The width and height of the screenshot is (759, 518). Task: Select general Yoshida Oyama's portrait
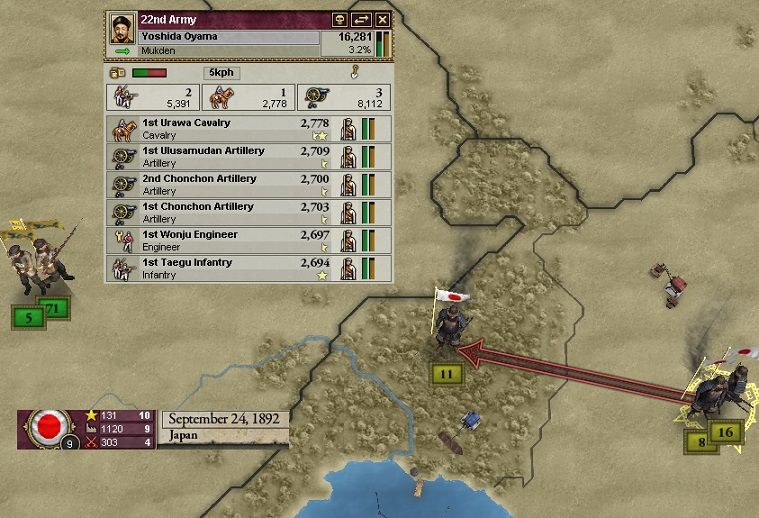coord(122,27)
